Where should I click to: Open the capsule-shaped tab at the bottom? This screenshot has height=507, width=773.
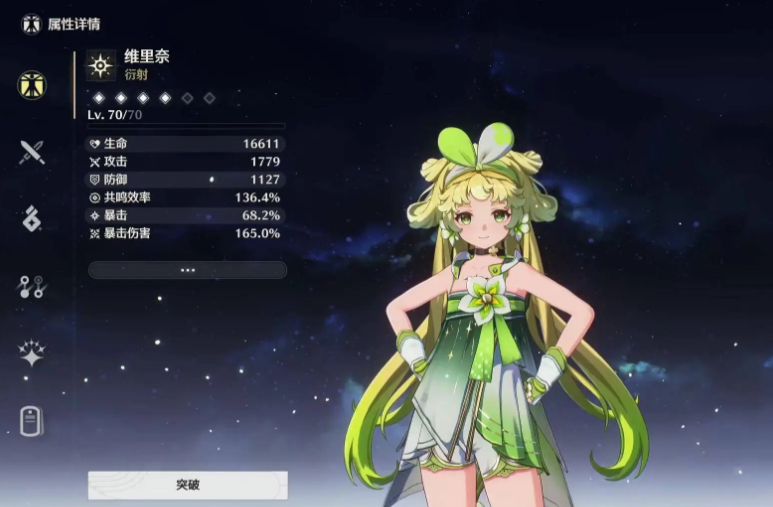(x=32, y=421)
